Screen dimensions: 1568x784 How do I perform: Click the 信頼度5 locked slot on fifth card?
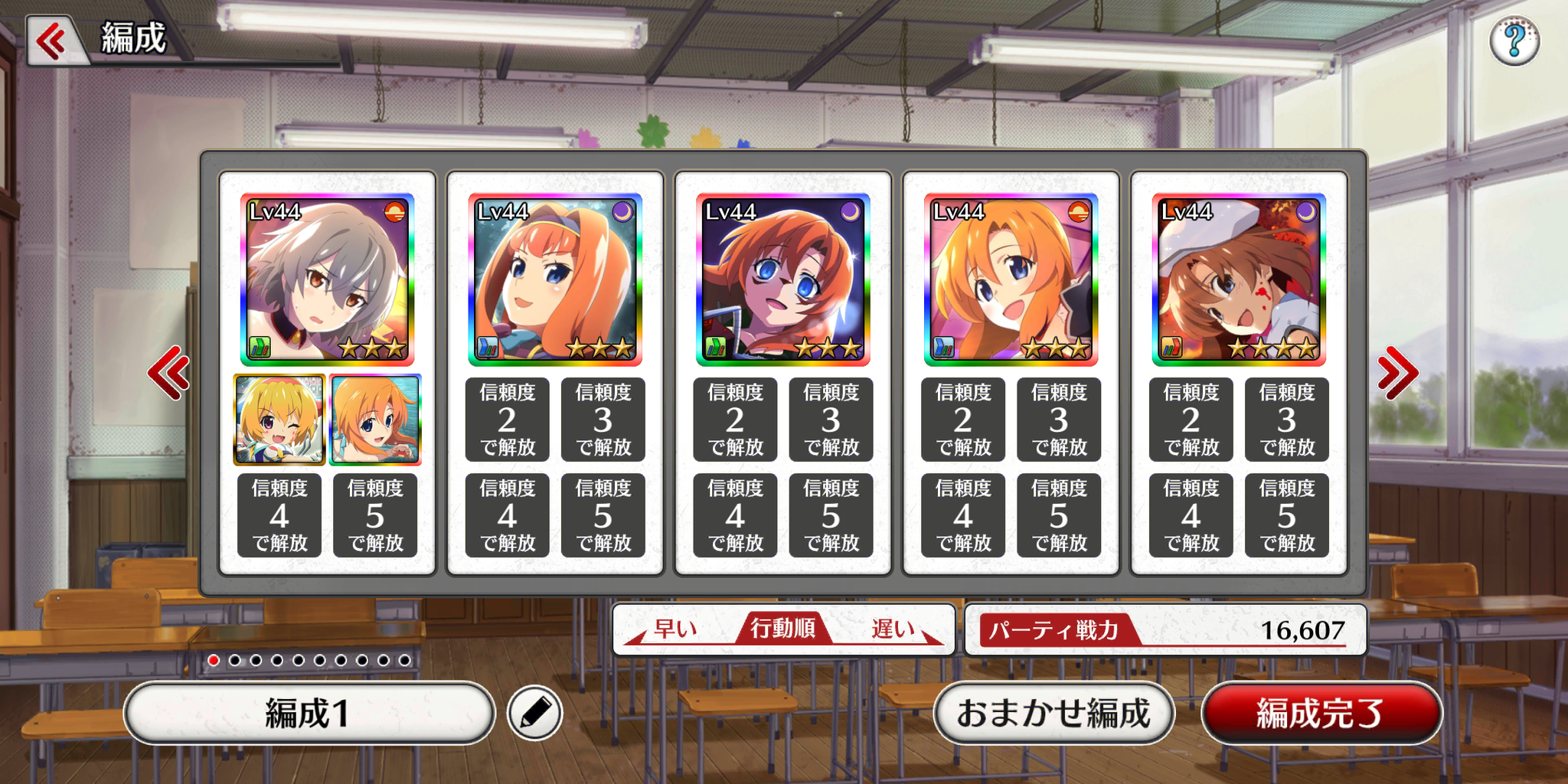(x=1287, y=515)
